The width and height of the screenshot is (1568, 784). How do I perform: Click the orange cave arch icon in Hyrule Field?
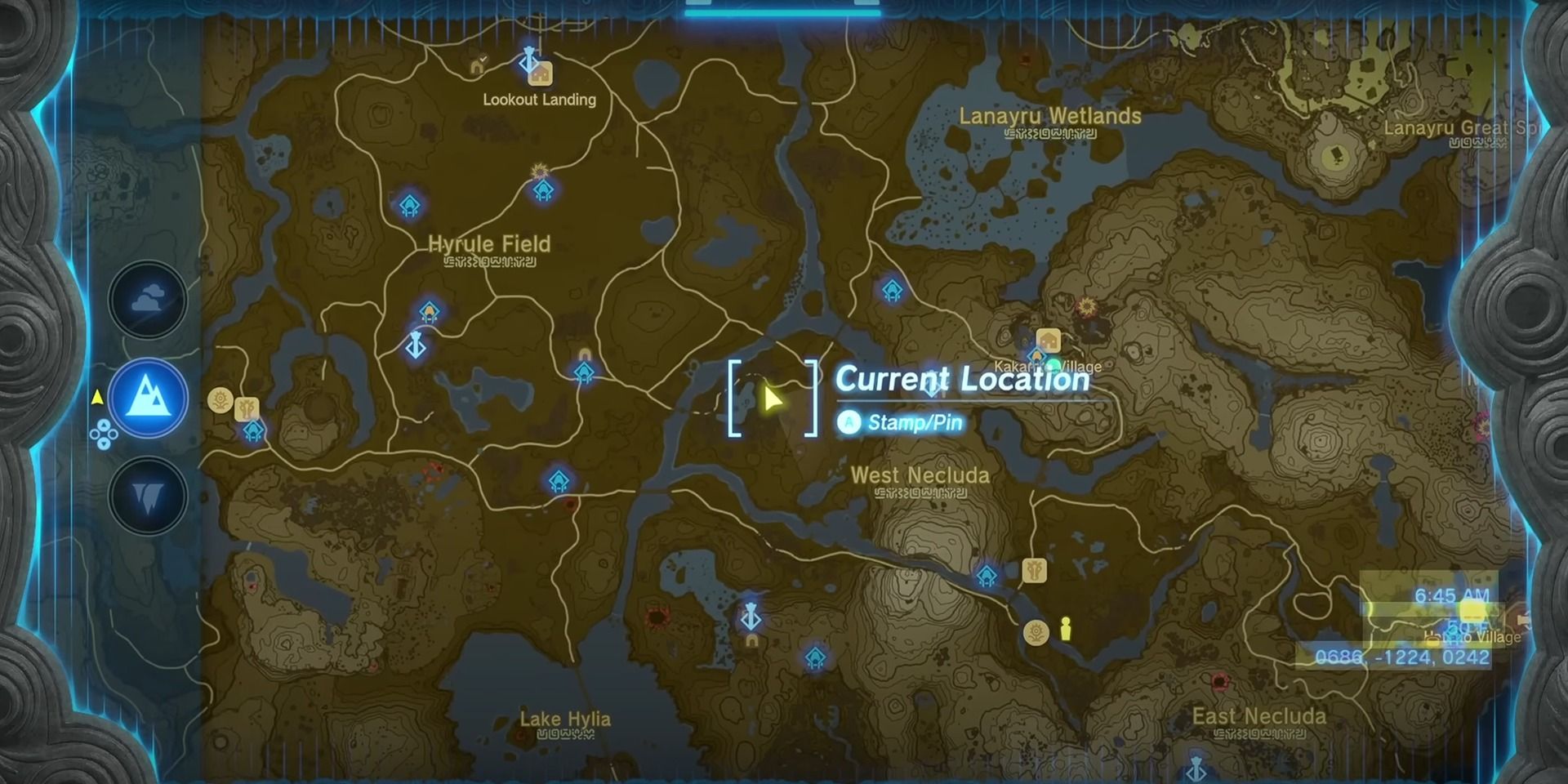tap(585, 353)
